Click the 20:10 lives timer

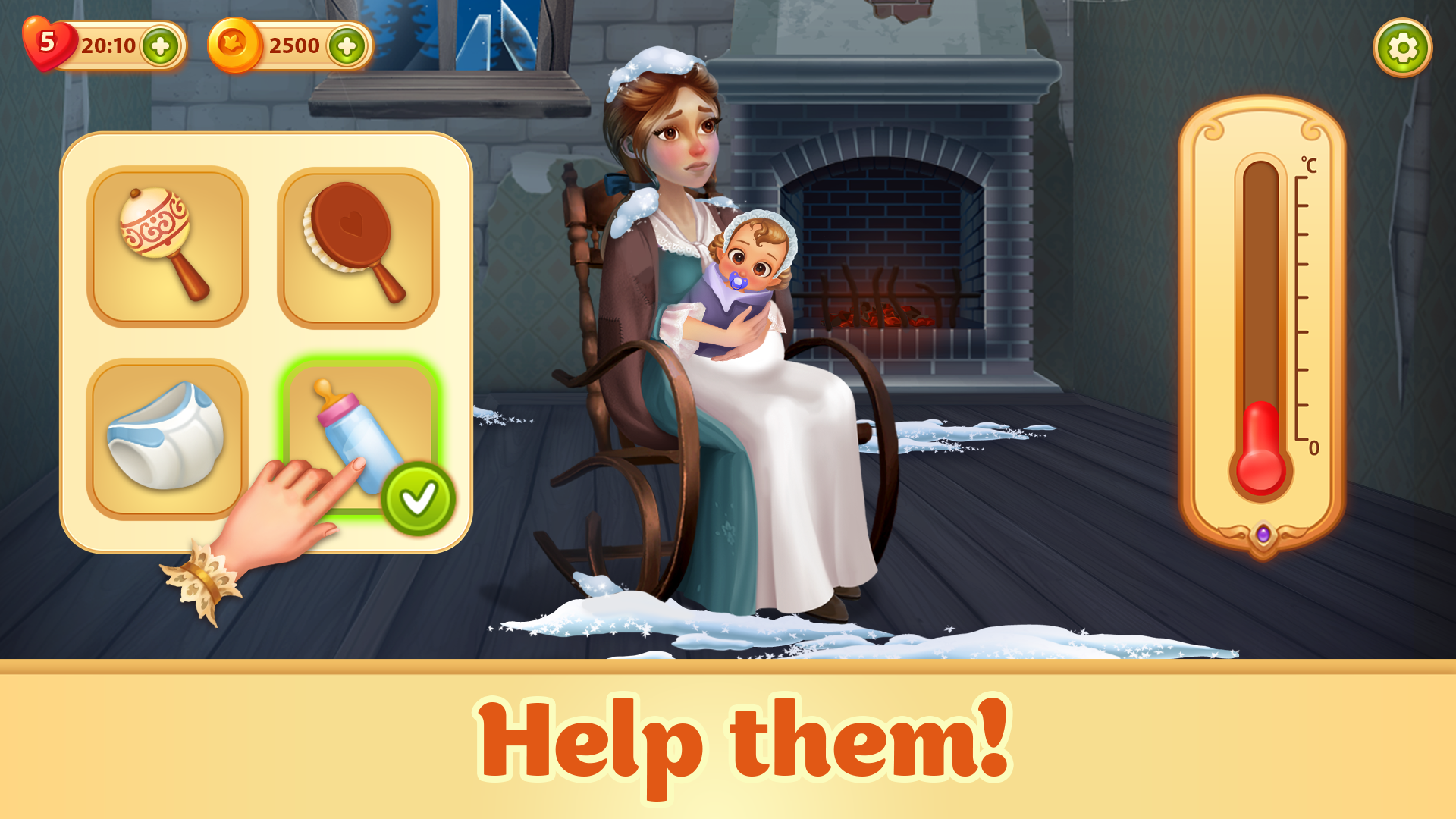pyautogui.click(x=108, y=44)
